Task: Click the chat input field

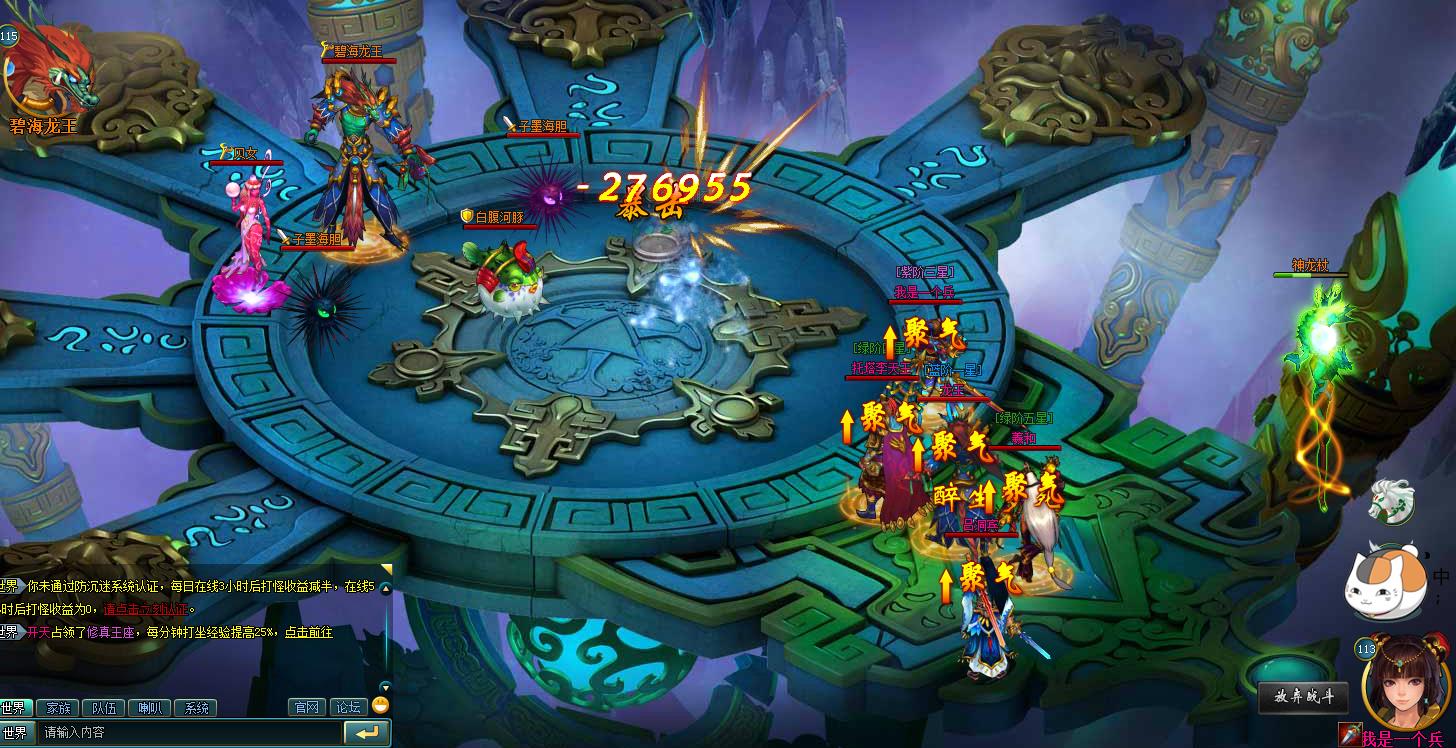Action: (x=190, y=733)
